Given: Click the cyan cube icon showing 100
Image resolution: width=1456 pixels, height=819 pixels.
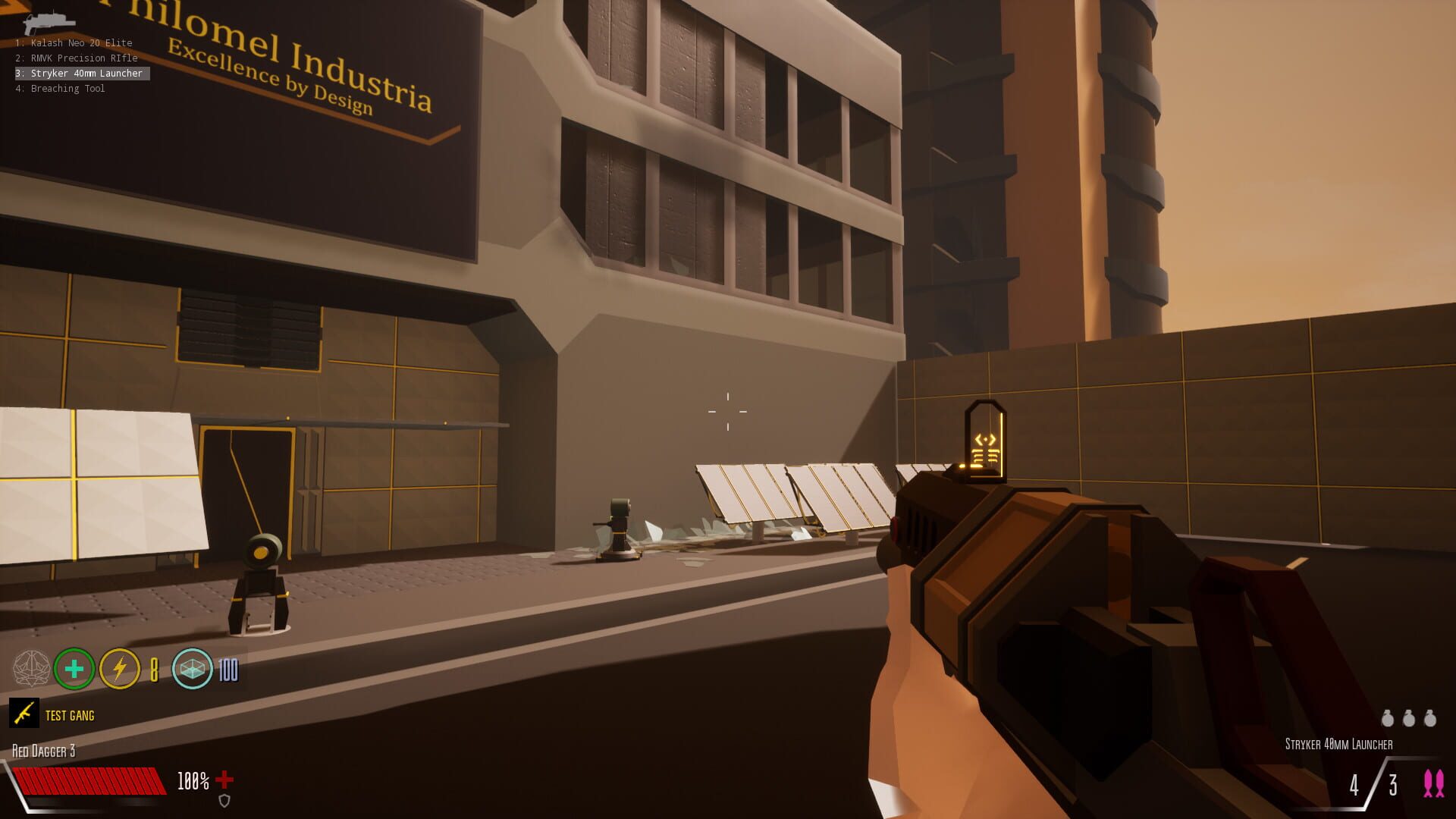Looking at the screenshot, I should (x=193, y=669).
